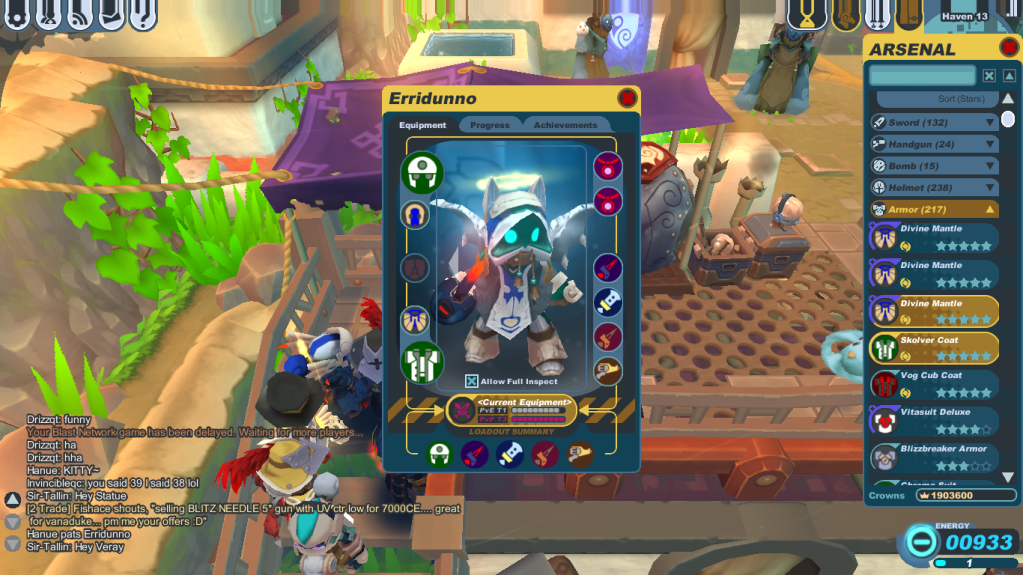1023x575 pixels.
Task: Click the Arsenal search field
Action: point(921,76)
